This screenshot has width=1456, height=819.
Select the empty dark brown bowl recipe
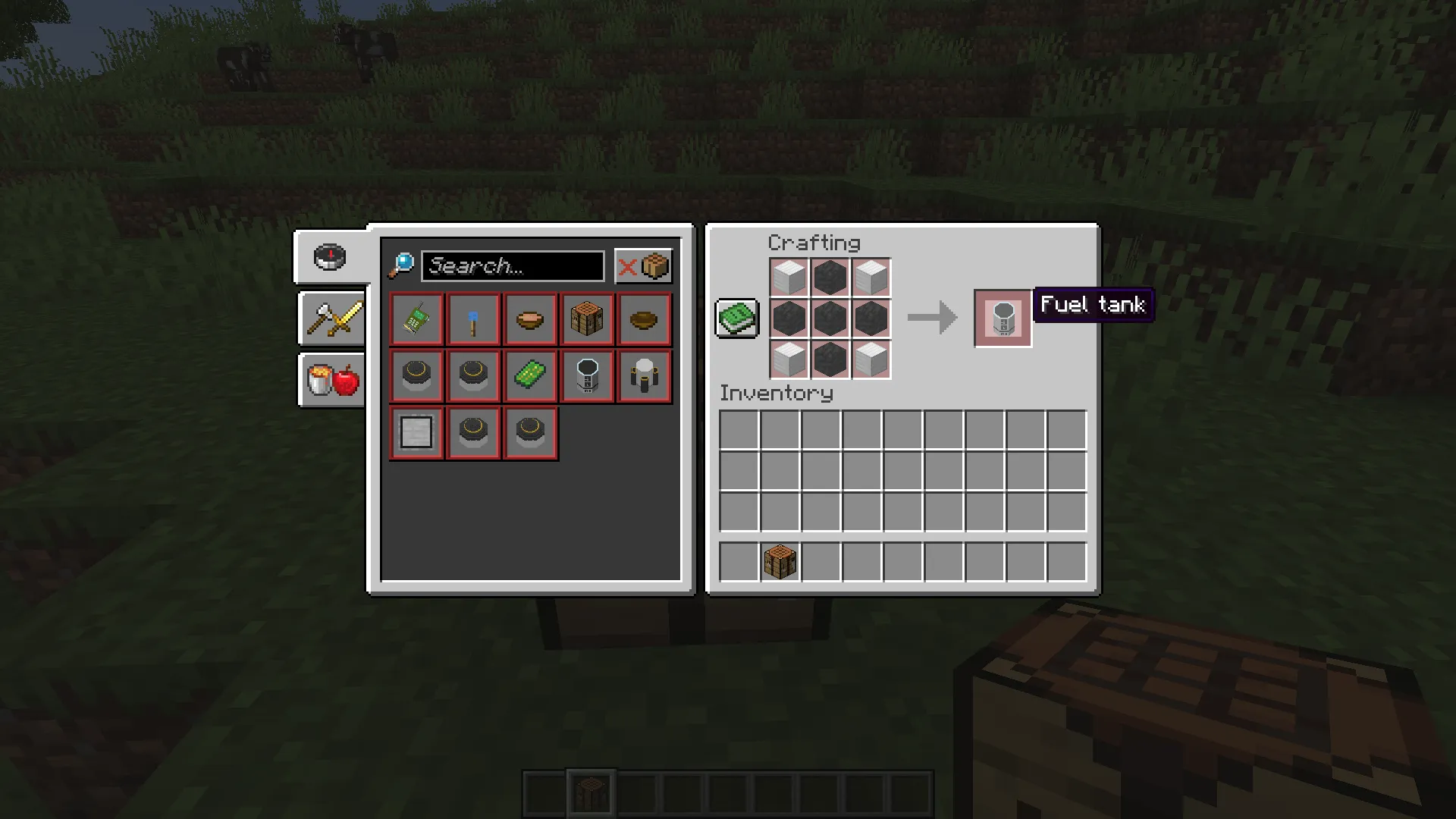pyautogui.click(x=644, y=320)
